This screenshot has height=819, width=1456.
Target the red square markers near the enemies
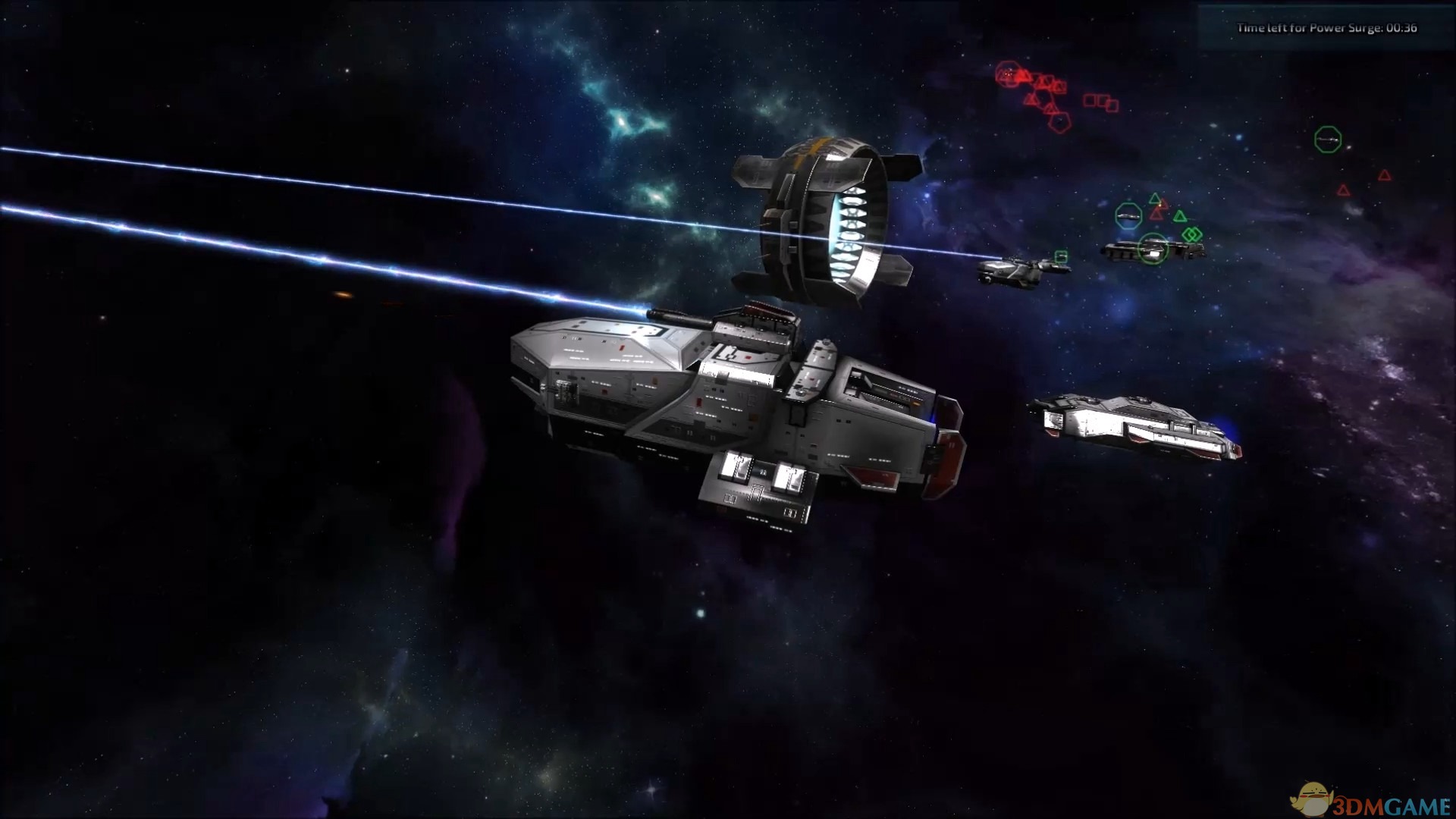coord(1102,102)
